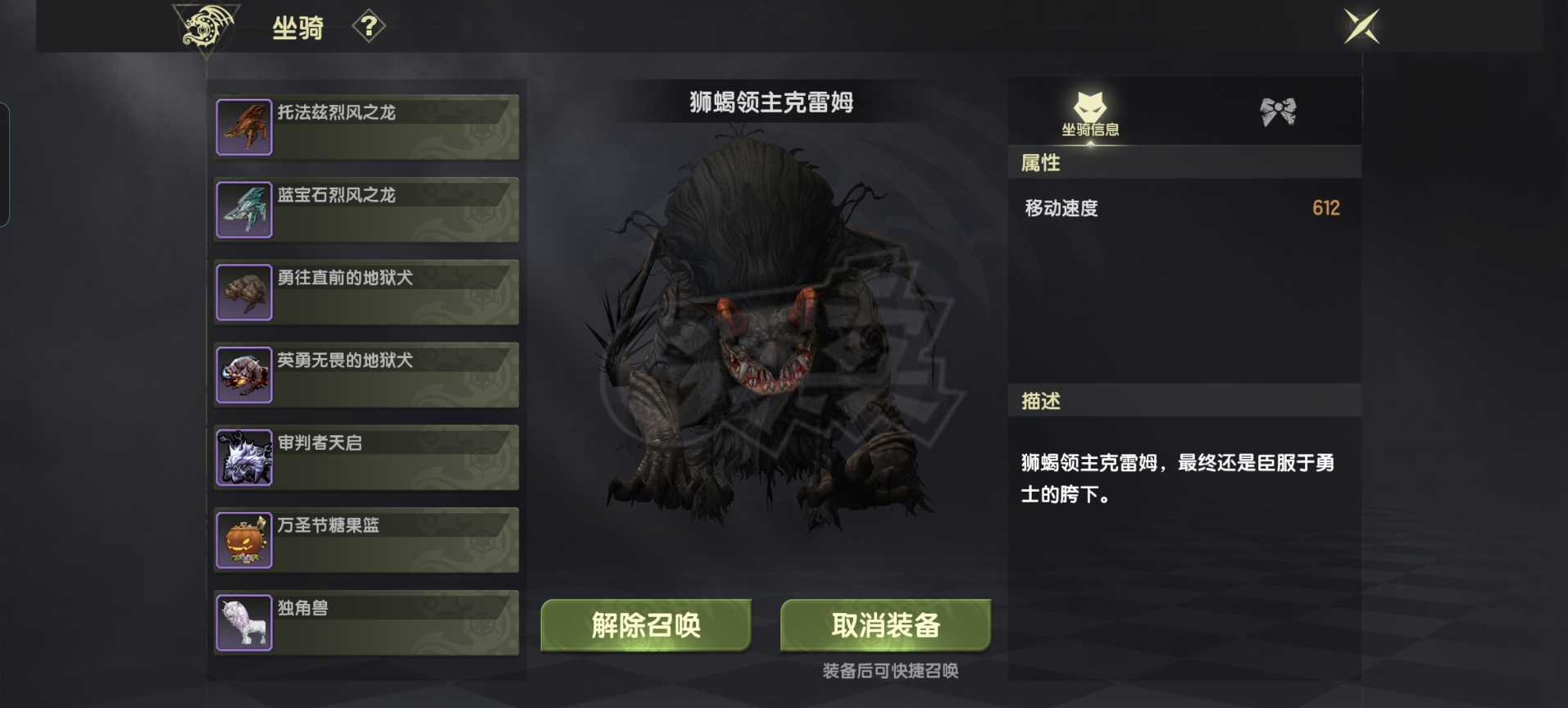
Task: Click the blue dragon icon for 蓝宝石烈风之龙
Action: [243, 209]
